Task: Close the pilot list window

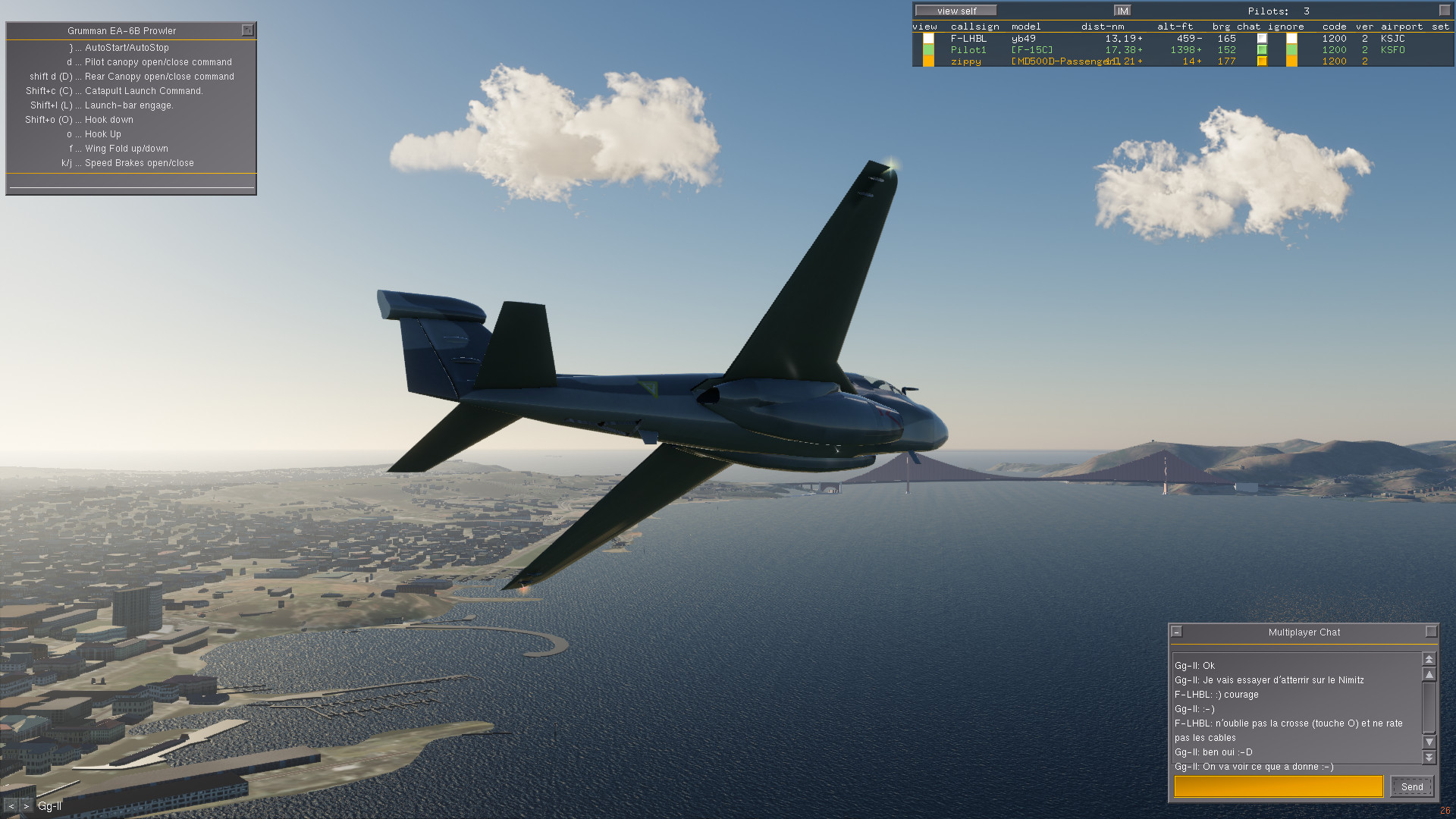Action: pyautogui.click(x=1444, y=11)
